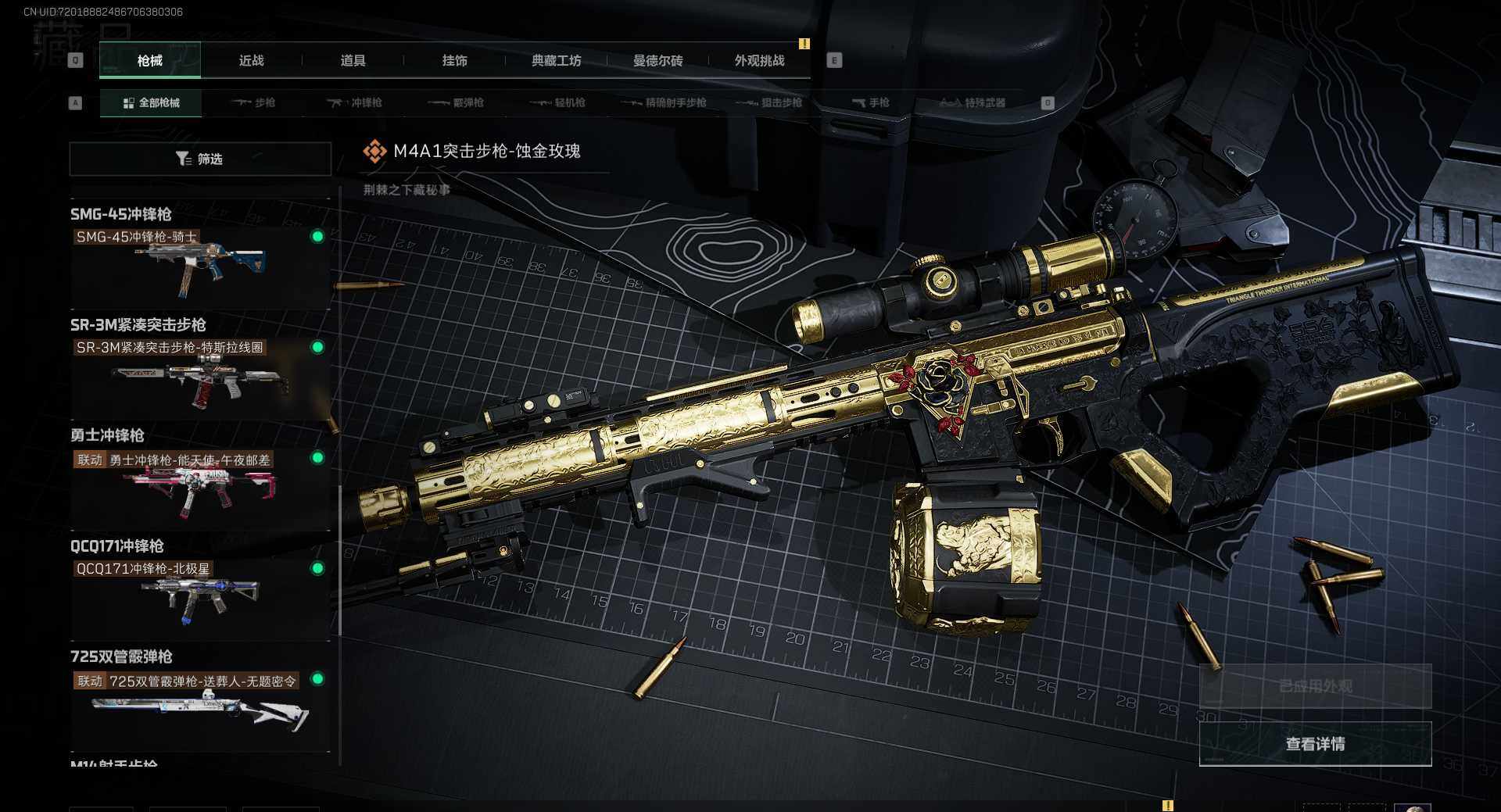
Task: Select the 枪械 firearms tab
Action: (x=150, y=60)
